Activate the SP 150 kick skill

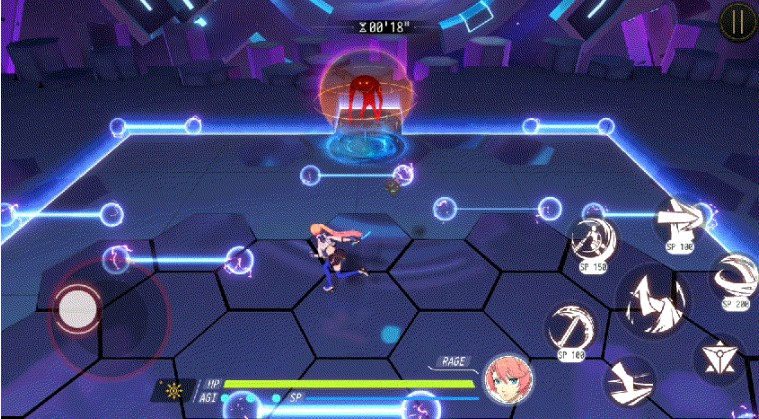click(592, 239)
